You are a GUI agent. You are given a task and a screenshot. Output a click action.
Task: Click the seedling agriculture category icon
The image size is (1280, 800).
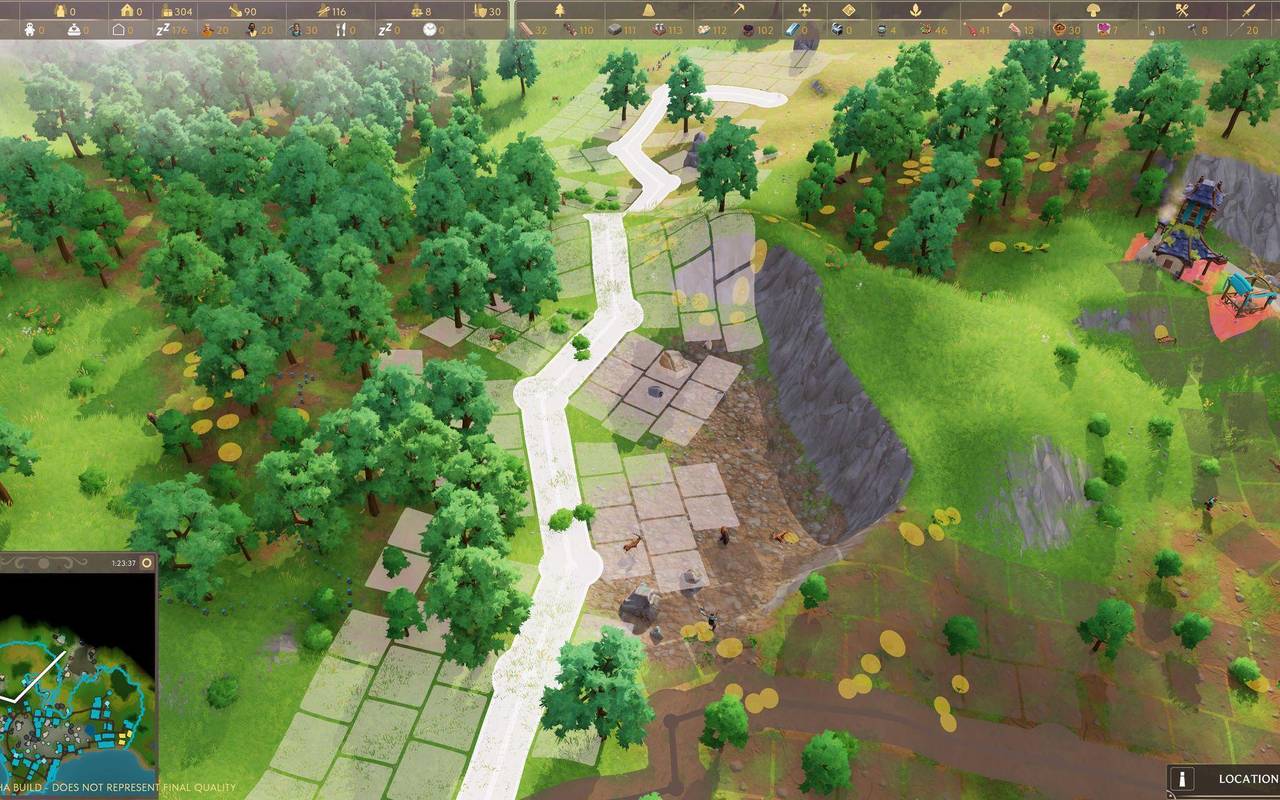click(x=917, y=9)
